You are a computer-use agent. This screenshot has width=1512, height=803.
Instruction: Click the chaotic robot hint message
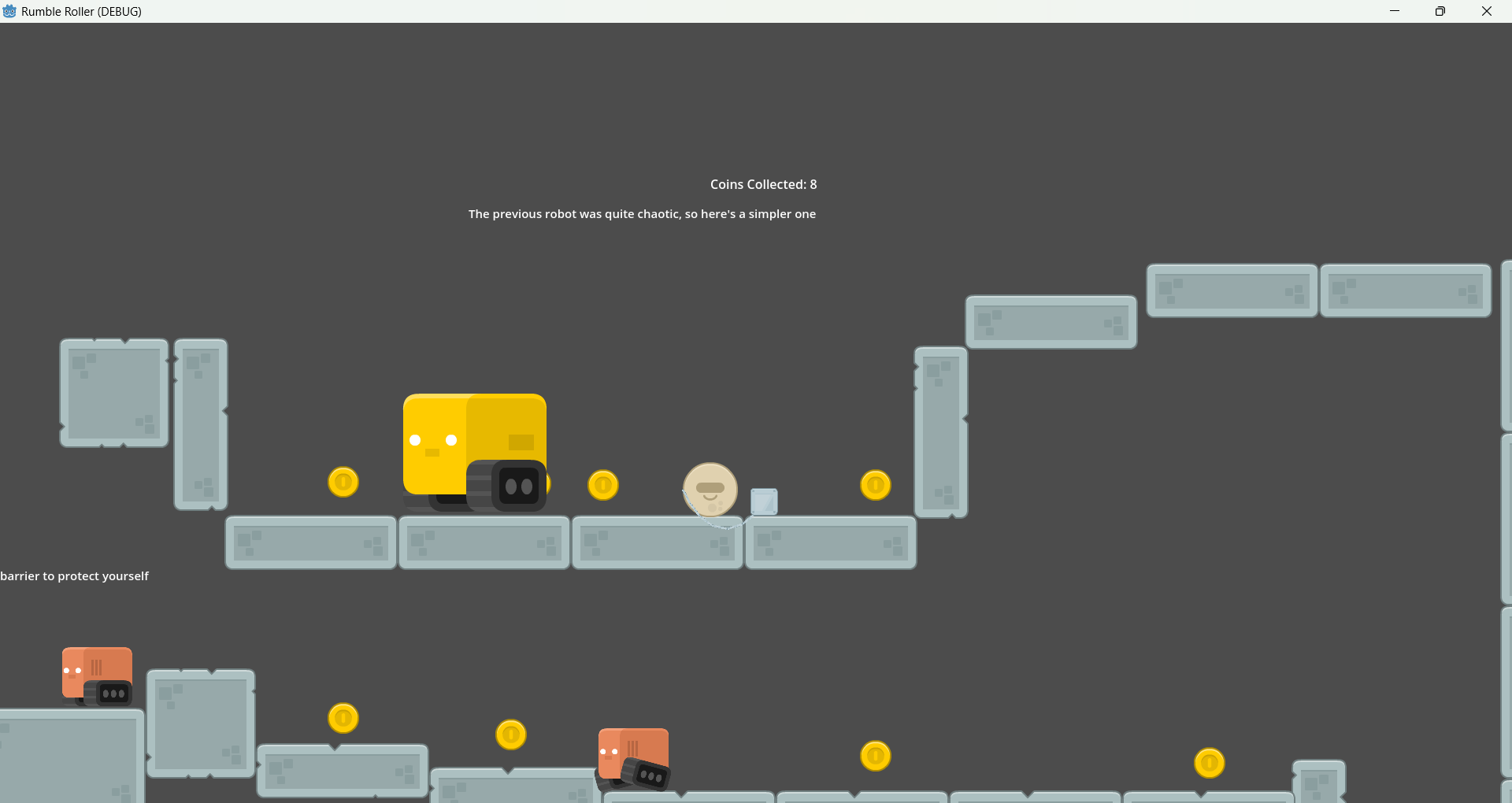click(x=641, y=213)
